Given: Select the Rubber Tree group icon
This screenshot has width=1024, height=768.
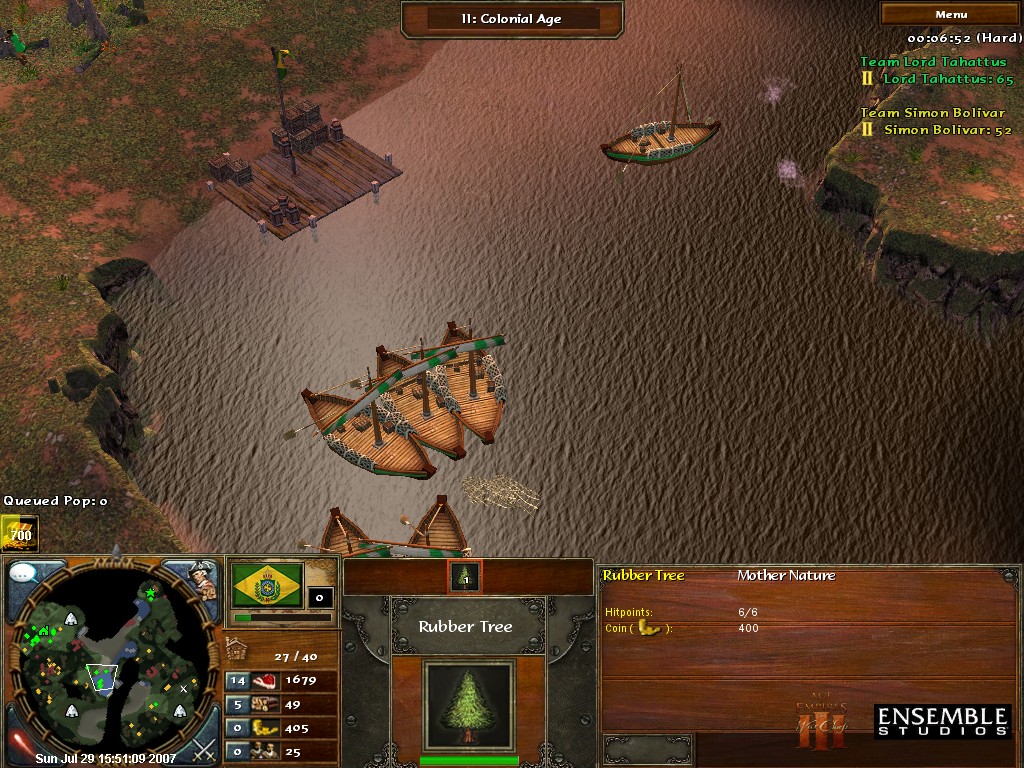Looking at the screenshot, I should [466, 577].
